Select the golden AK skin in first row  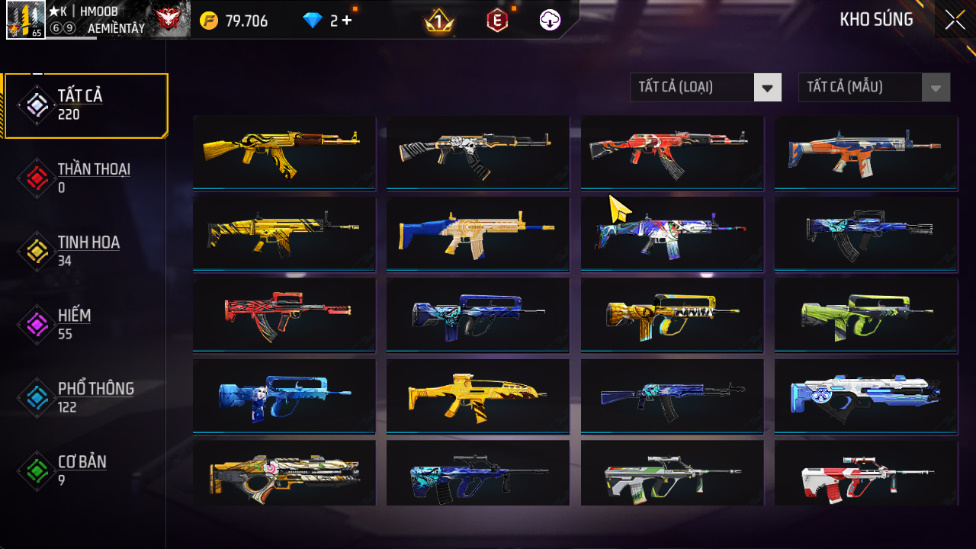pos(284,151)
